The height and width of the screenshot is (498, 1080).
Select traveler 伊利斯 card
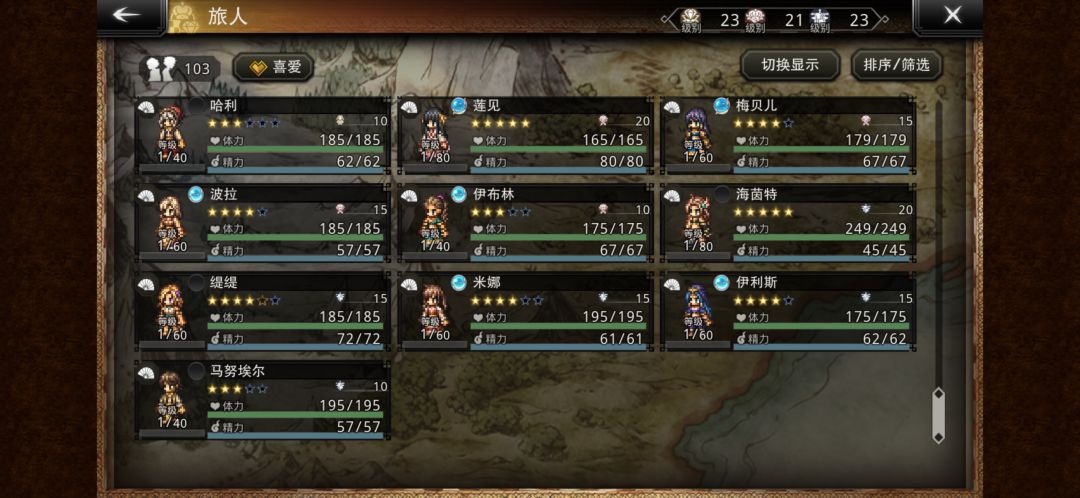pyautogui.click(x=788, y=311)
